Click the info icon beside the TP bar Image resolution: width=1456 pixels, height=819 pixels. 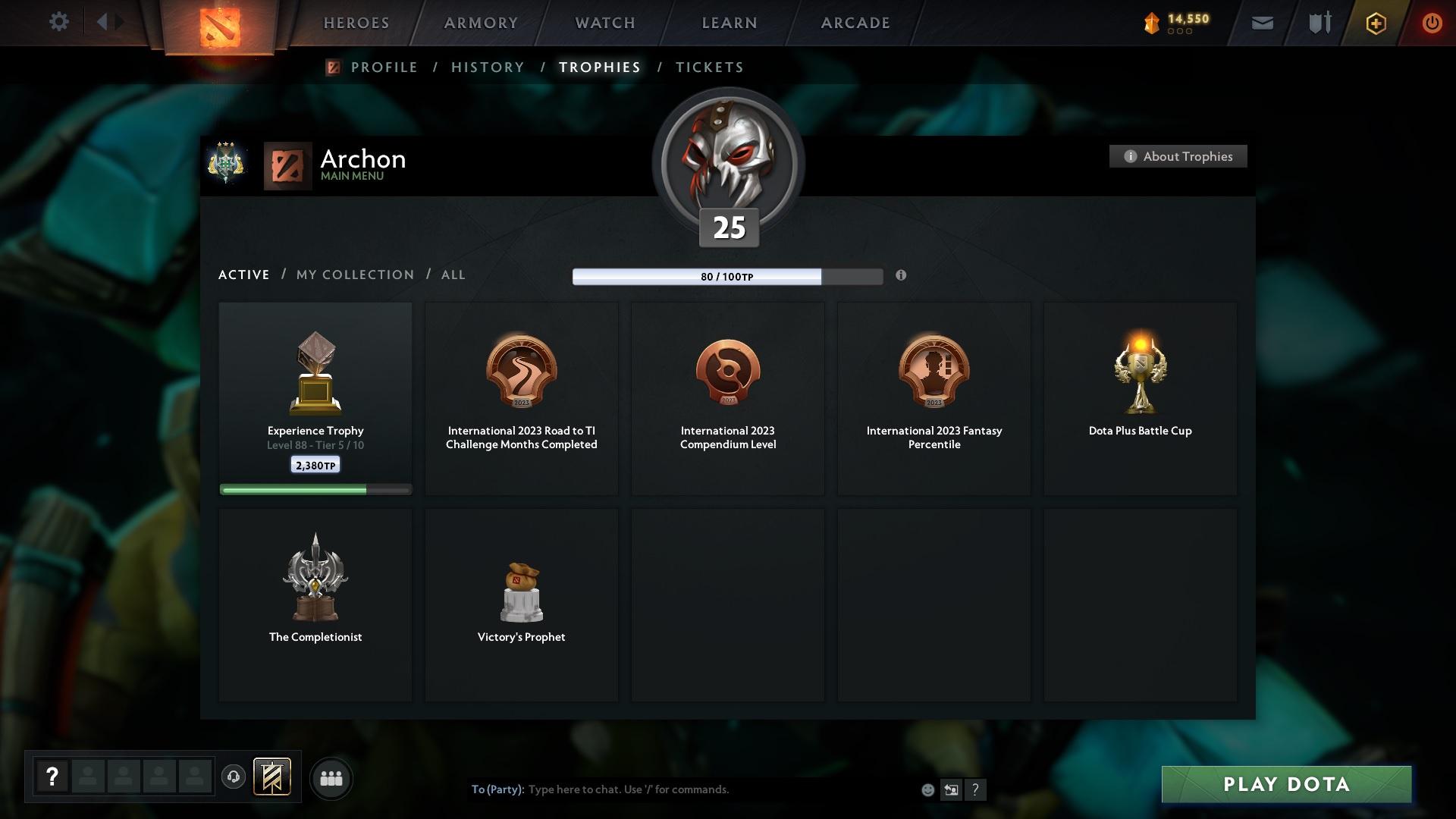pyautogui.click(x=902, y=277)
